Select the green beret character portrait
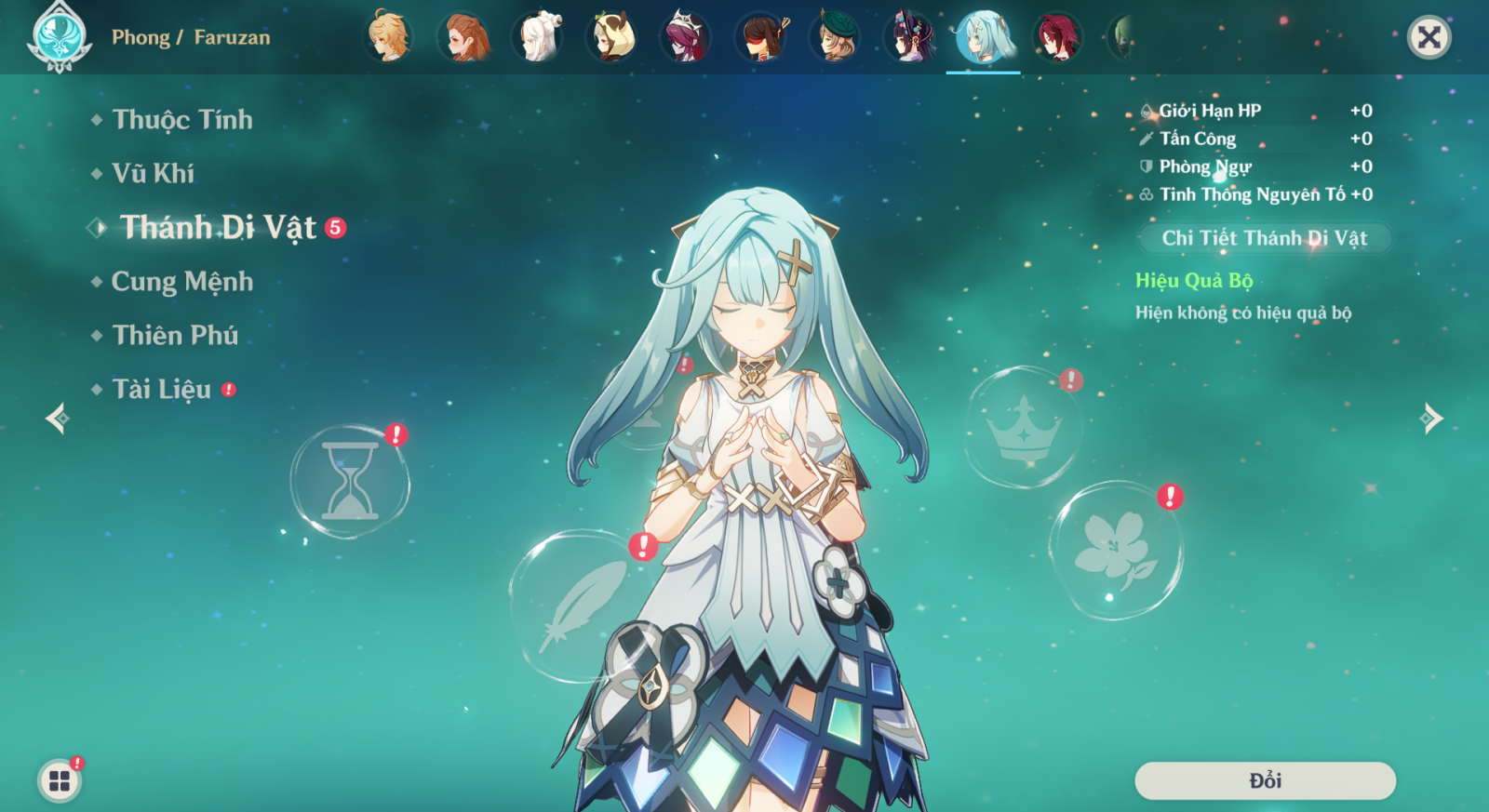Screen dimensions: 1489x812 (x=835, y=37)
